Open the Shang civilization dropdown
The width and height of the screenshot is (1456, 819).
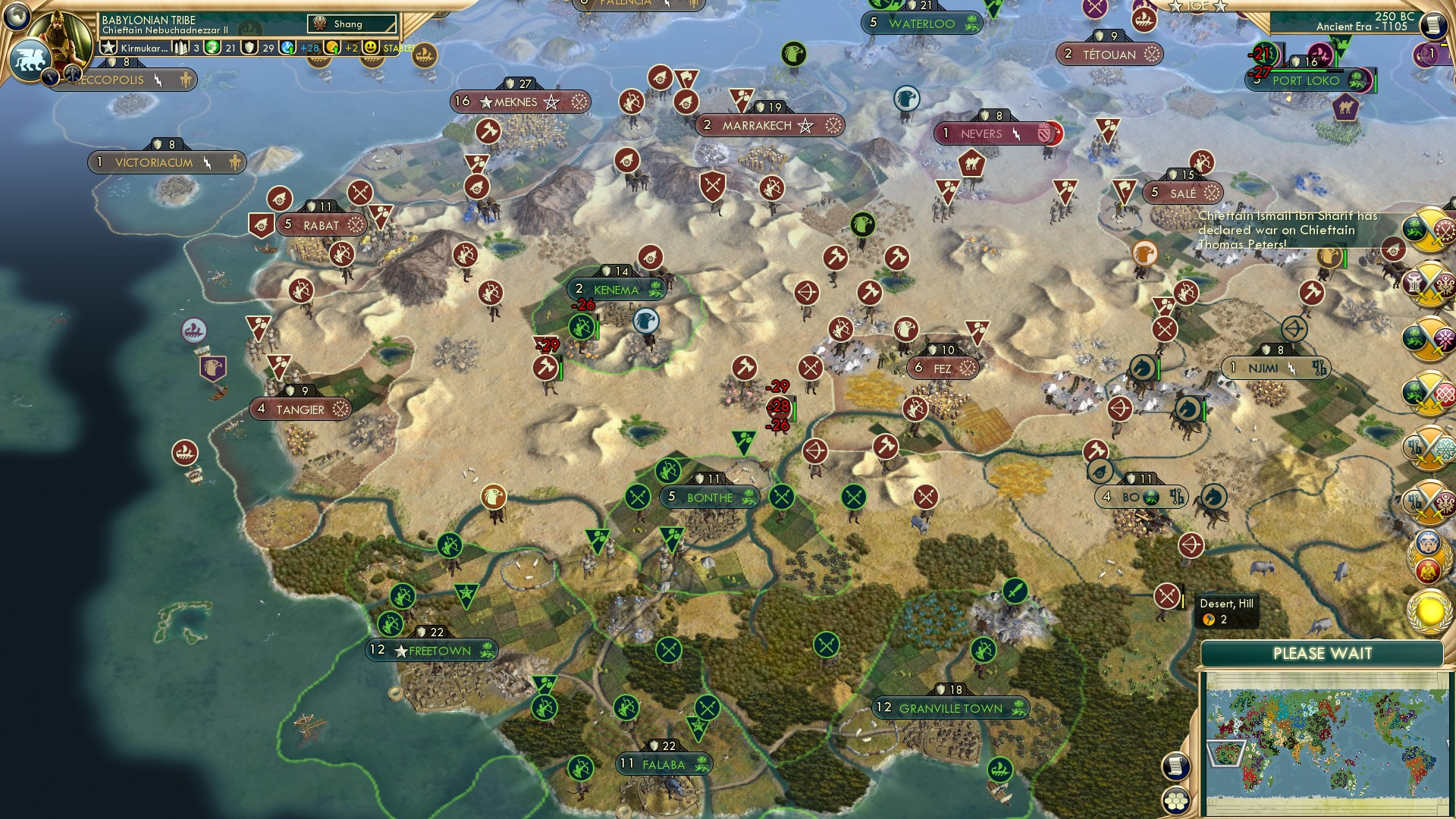pos(351,24)
